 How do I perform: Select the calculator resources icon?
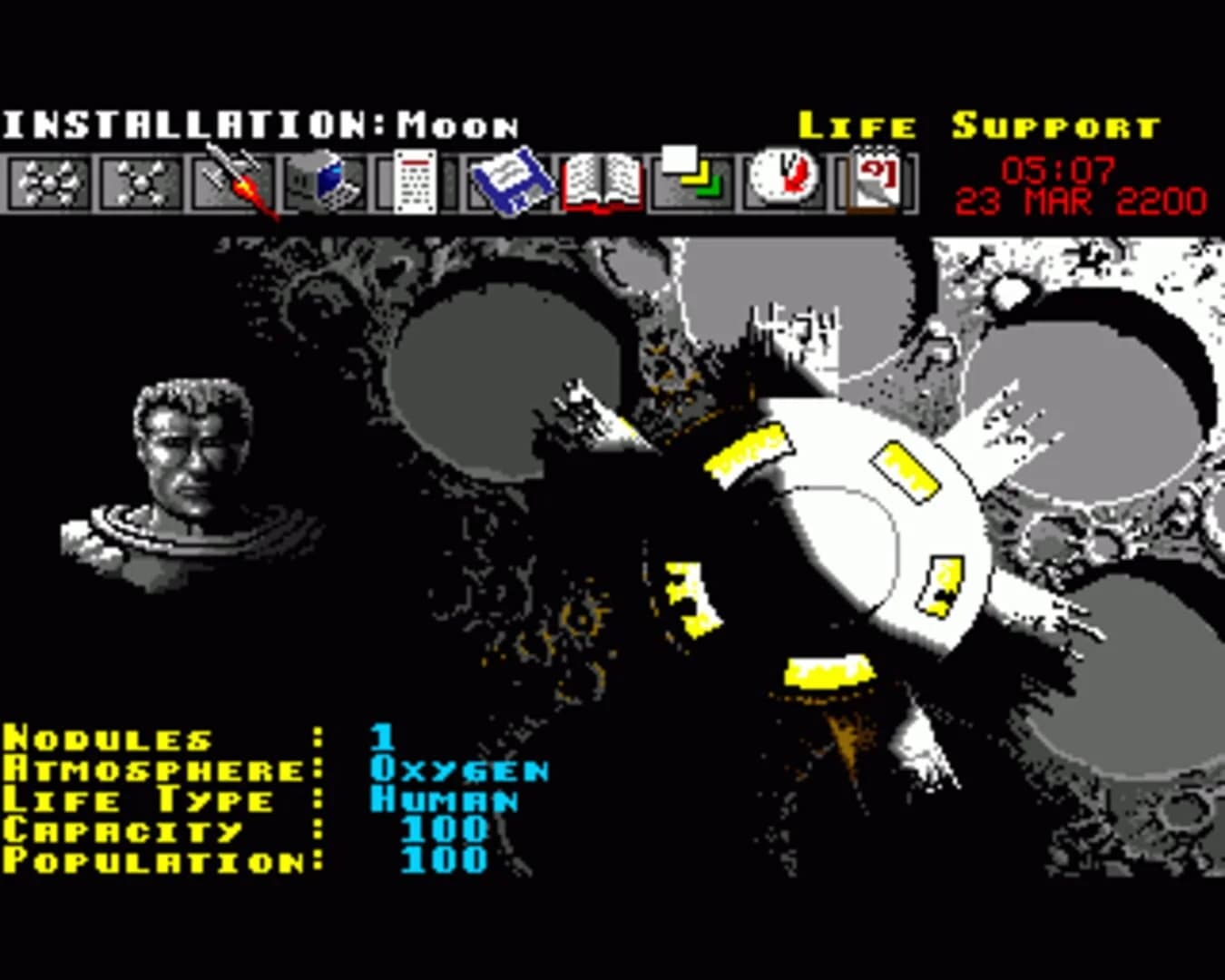tap(413, 181)
